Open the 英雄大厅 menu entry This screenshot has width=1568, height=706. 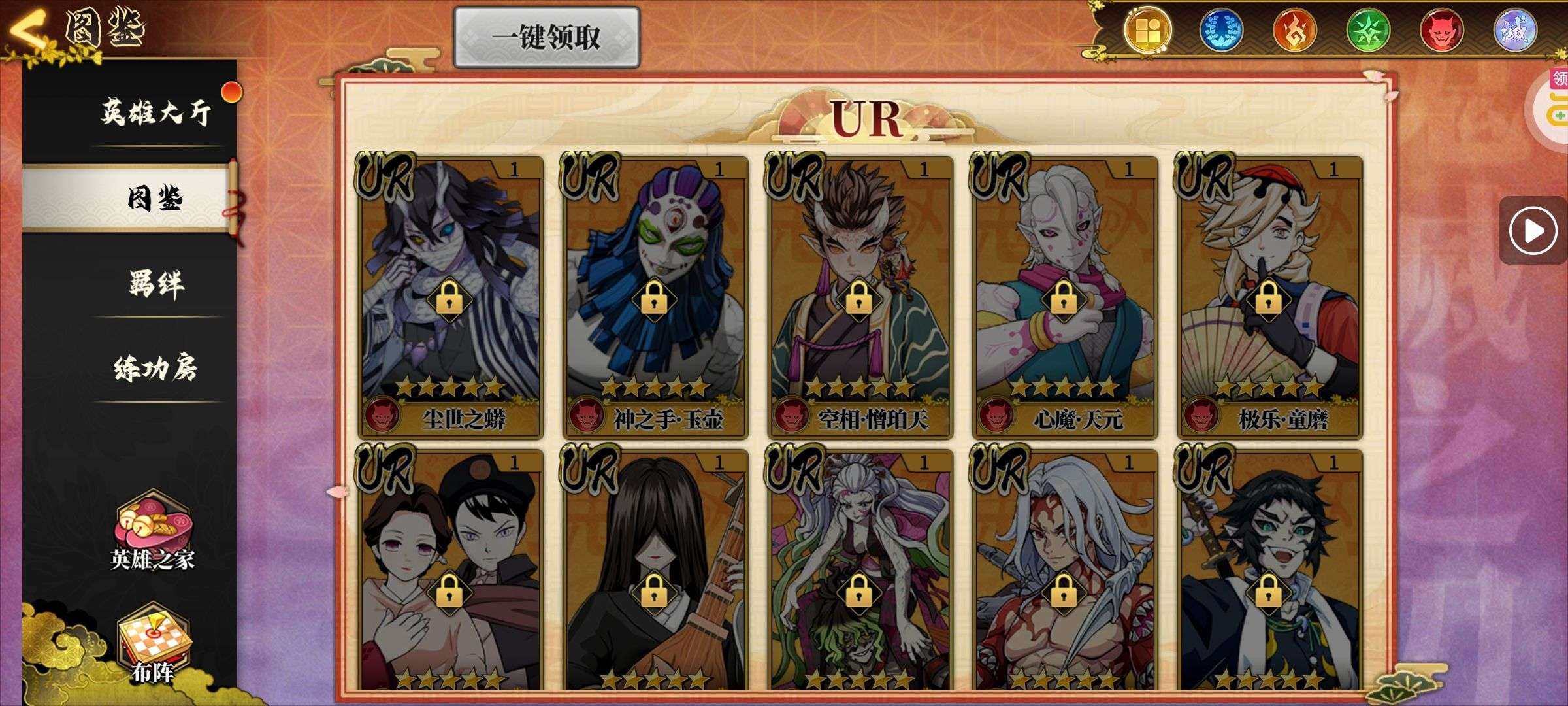point(155,112)
